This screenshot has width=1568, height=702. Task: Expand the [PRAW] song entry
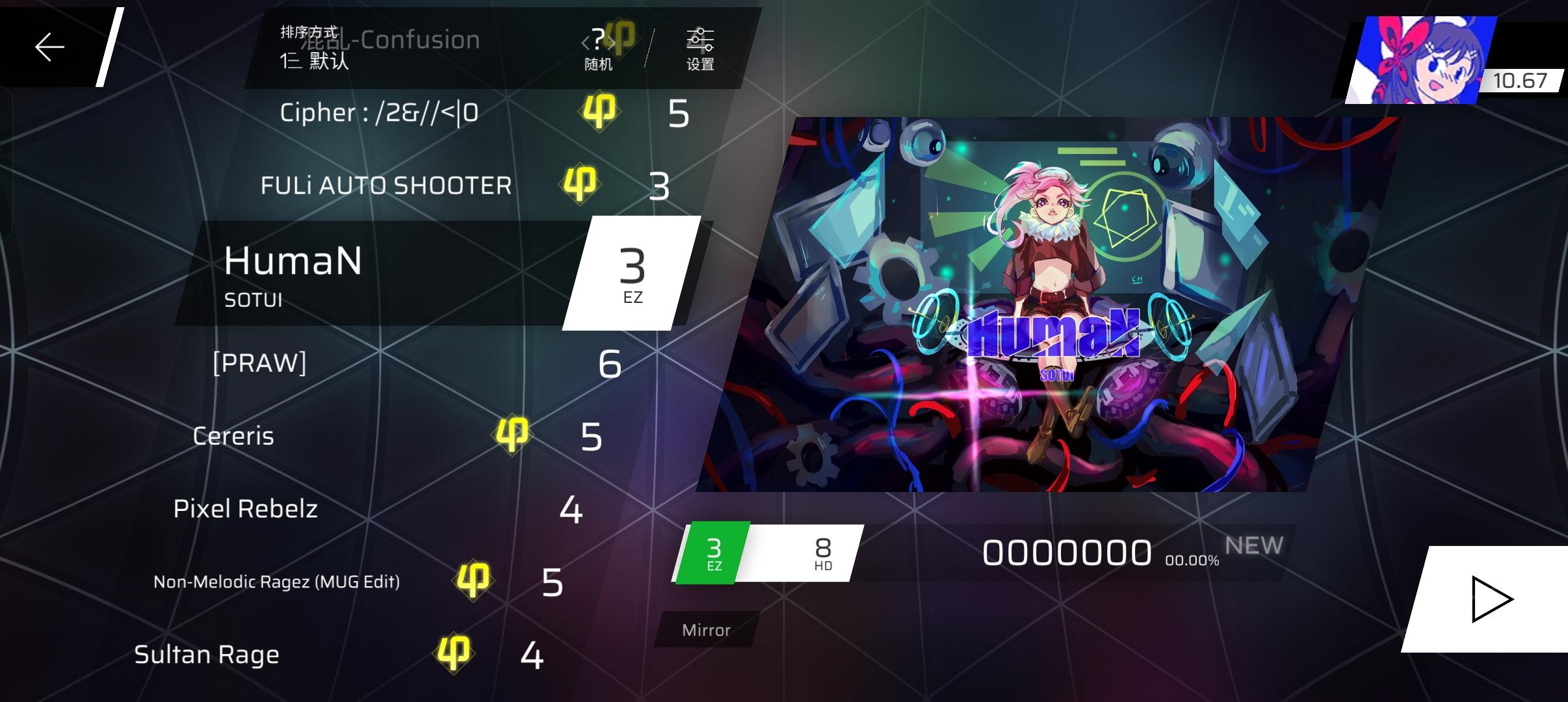coord(260,364)
